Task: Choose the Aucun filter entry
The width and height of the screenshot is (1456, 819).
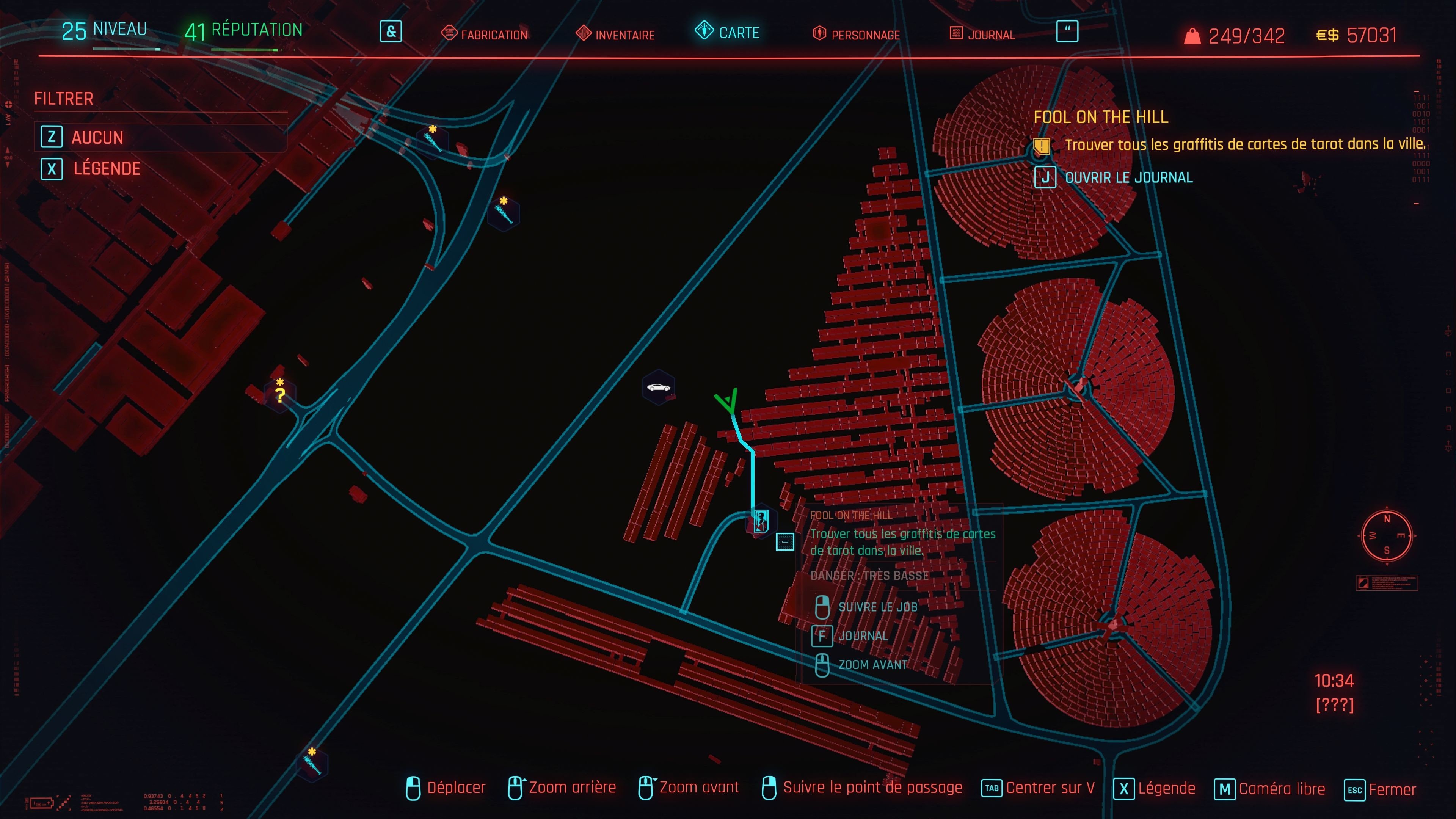Action: coord(97,137)
